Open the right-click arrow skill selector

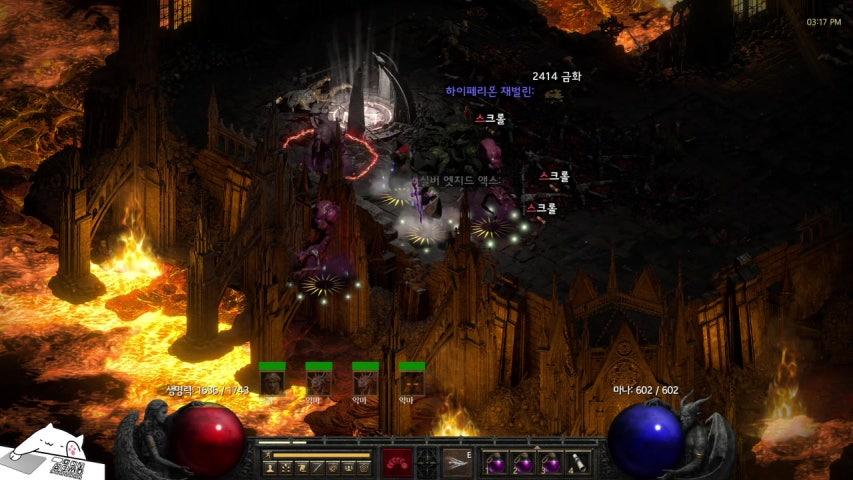[457, 462]
